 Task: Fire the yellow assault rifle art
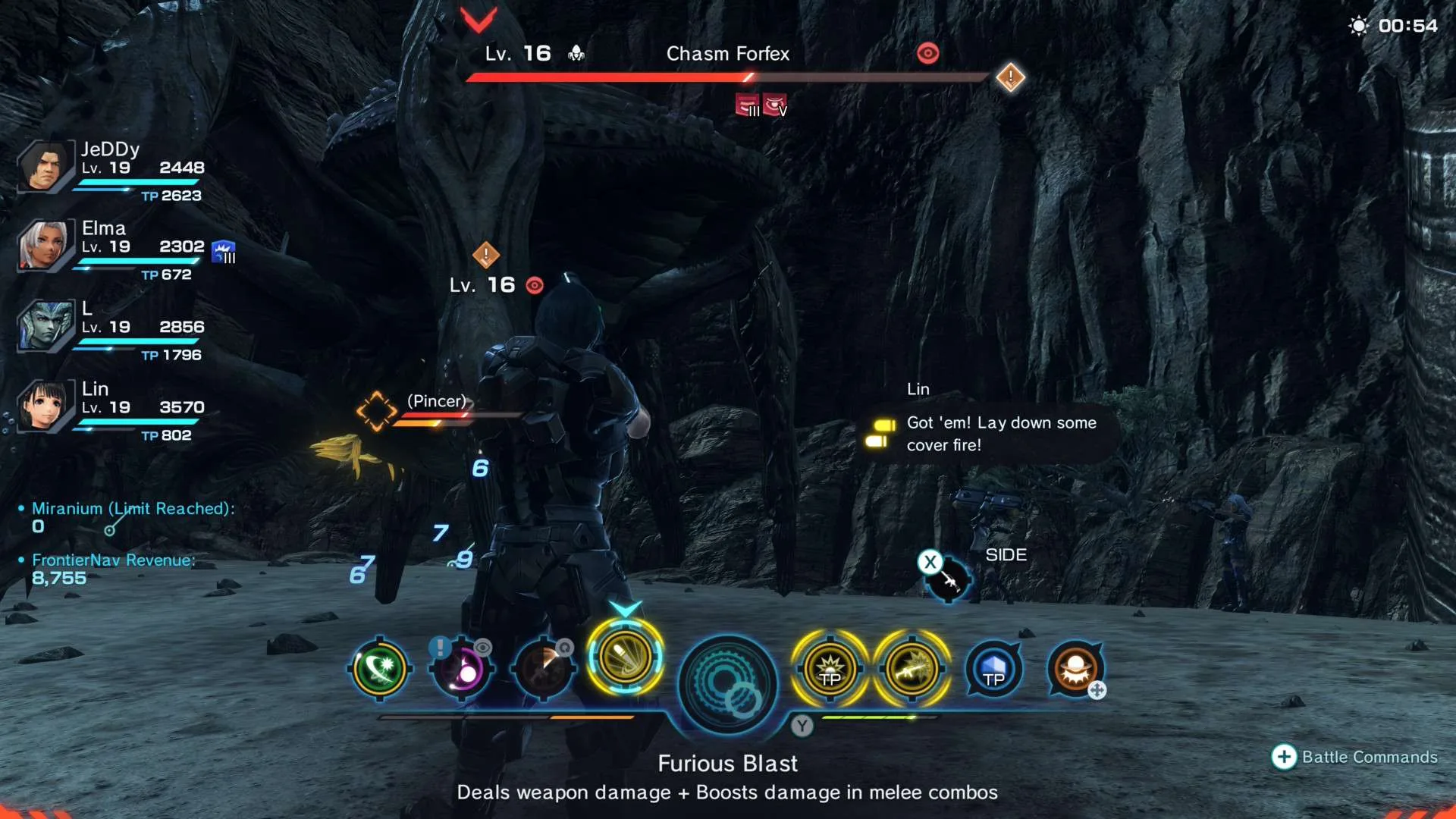coord(912,670)
